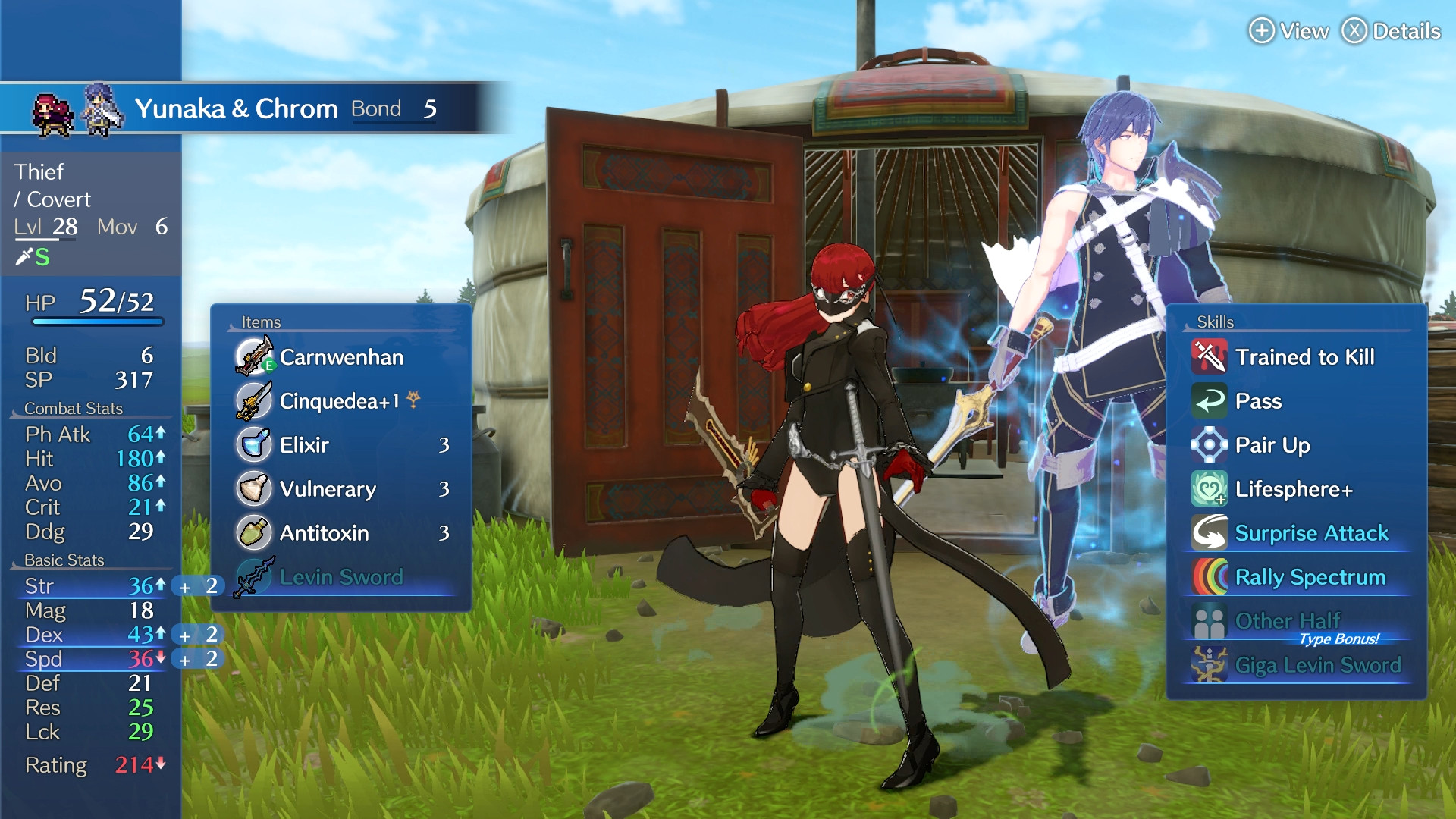Click the Cinquedea+1 weapon icon
Screen dimensions: 1456x819
point(252,401)
